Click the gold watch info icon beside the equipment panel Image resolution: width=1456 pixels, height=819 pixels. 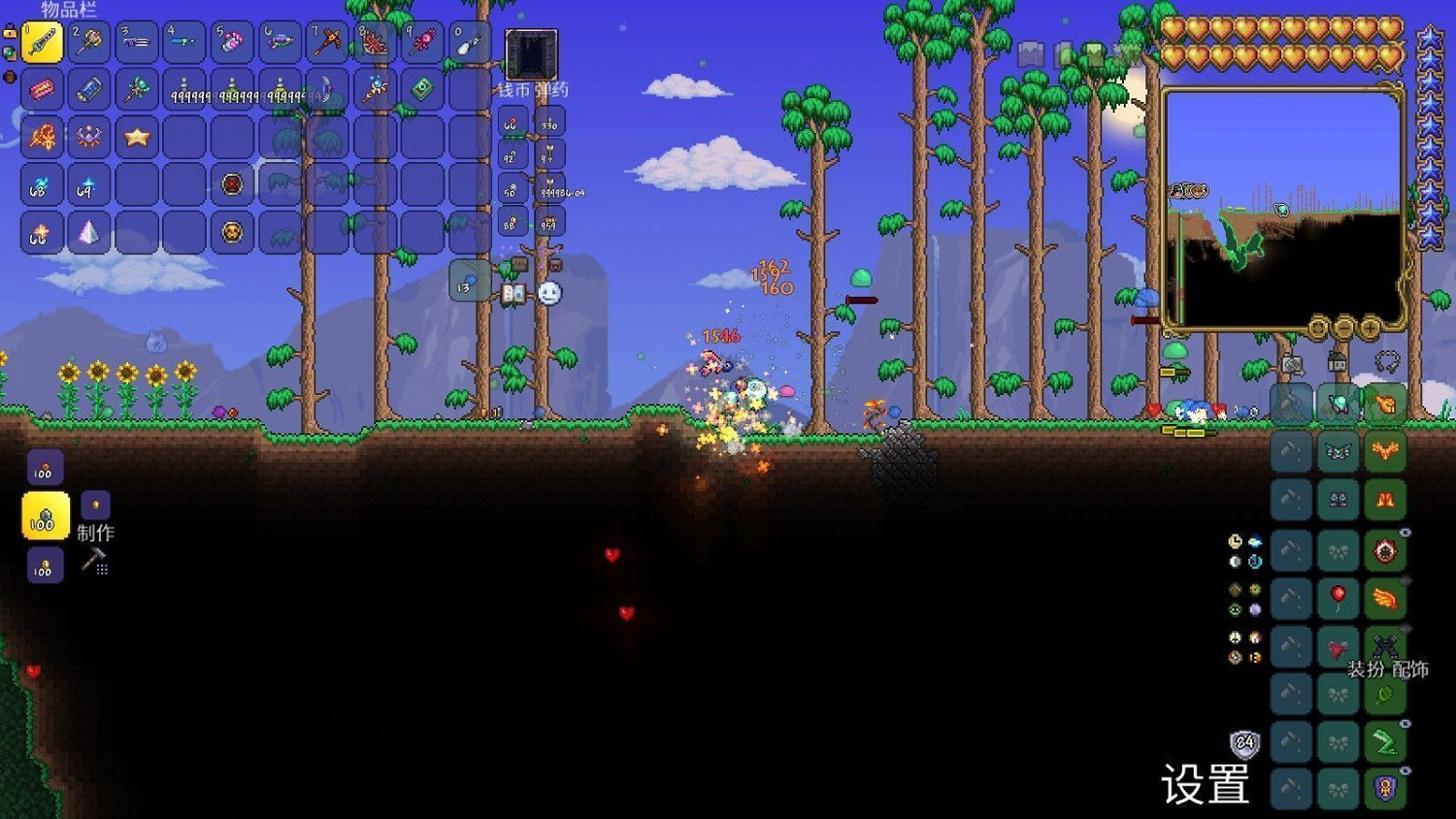tap(1235, 541)
